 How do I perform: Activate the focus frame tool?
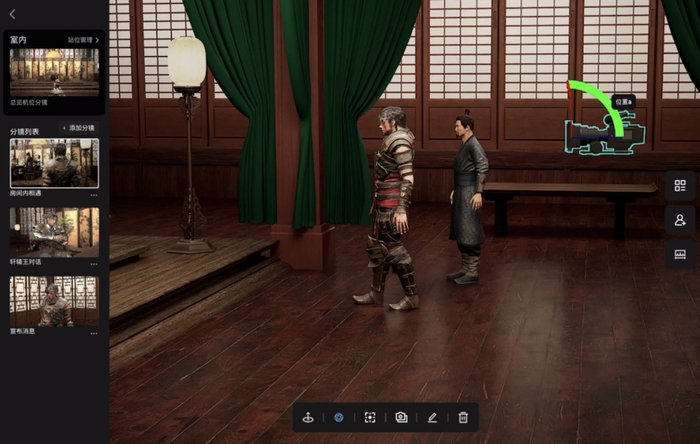(x=370, y=417)
